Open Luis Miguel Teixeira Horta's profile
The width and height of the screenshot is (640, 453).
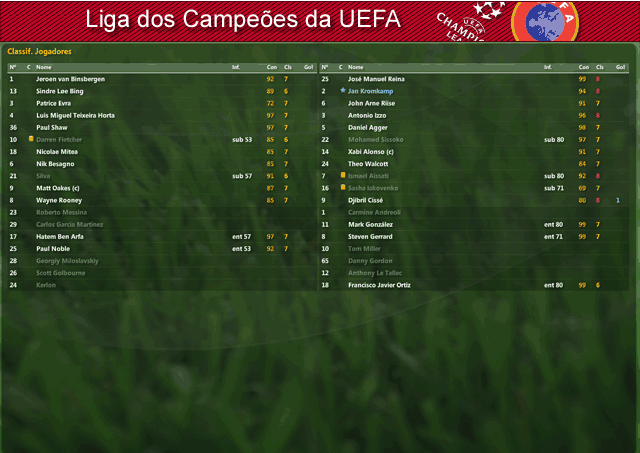pyautogui.click(x=75, y=115)
